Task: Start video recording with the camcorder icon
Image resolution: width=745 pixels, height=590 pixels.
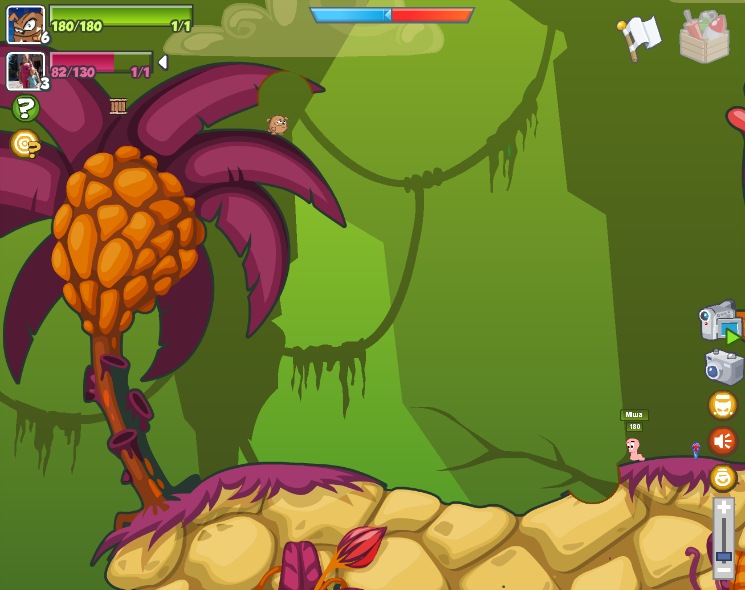Action: [719, 323]
